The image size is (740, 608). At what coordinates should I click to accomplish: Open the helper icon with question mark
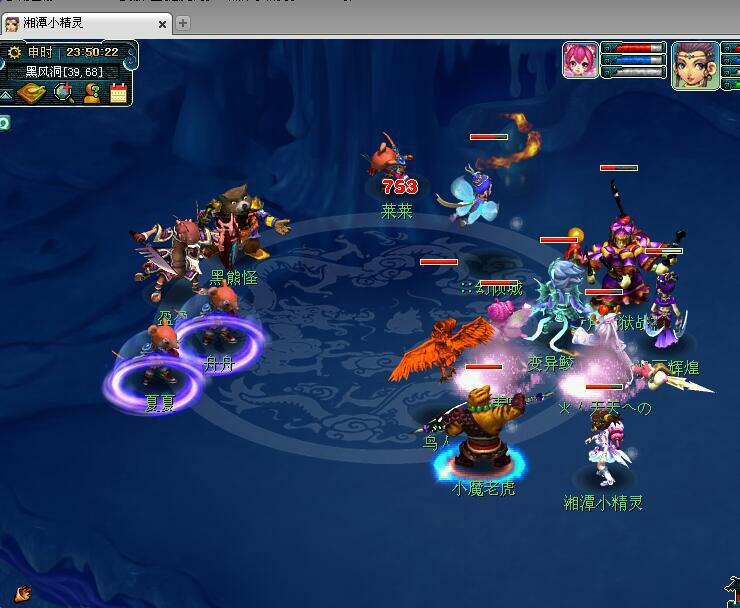(92, 93)
